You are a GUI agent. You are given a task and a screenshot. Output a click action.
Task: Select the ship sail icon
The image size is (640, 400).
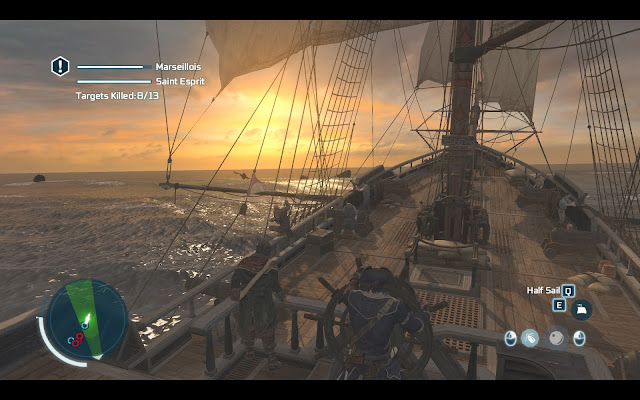(582, 309)
